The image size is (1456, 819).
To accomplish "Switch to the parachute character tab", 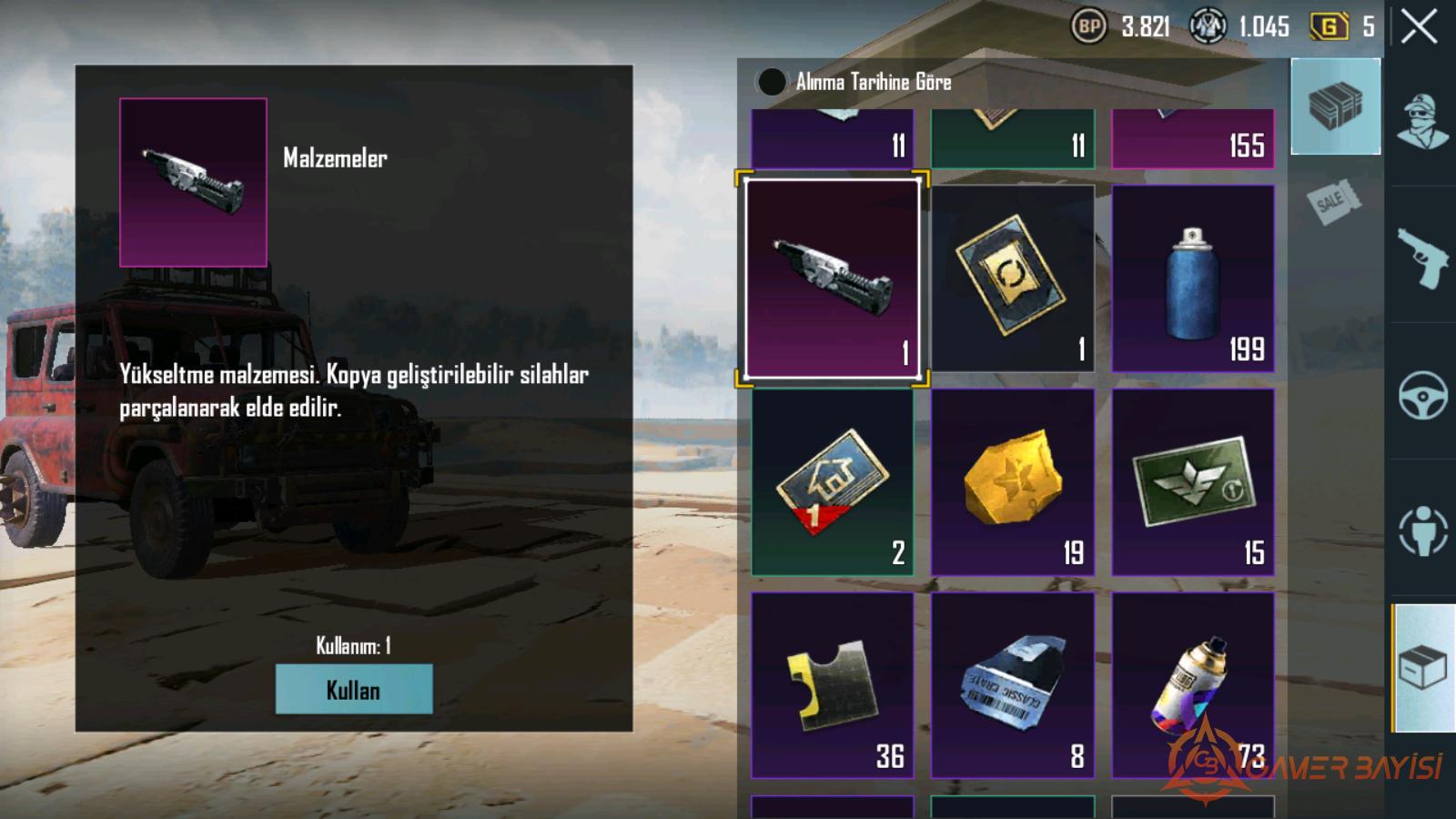I will pos(1422,530).
